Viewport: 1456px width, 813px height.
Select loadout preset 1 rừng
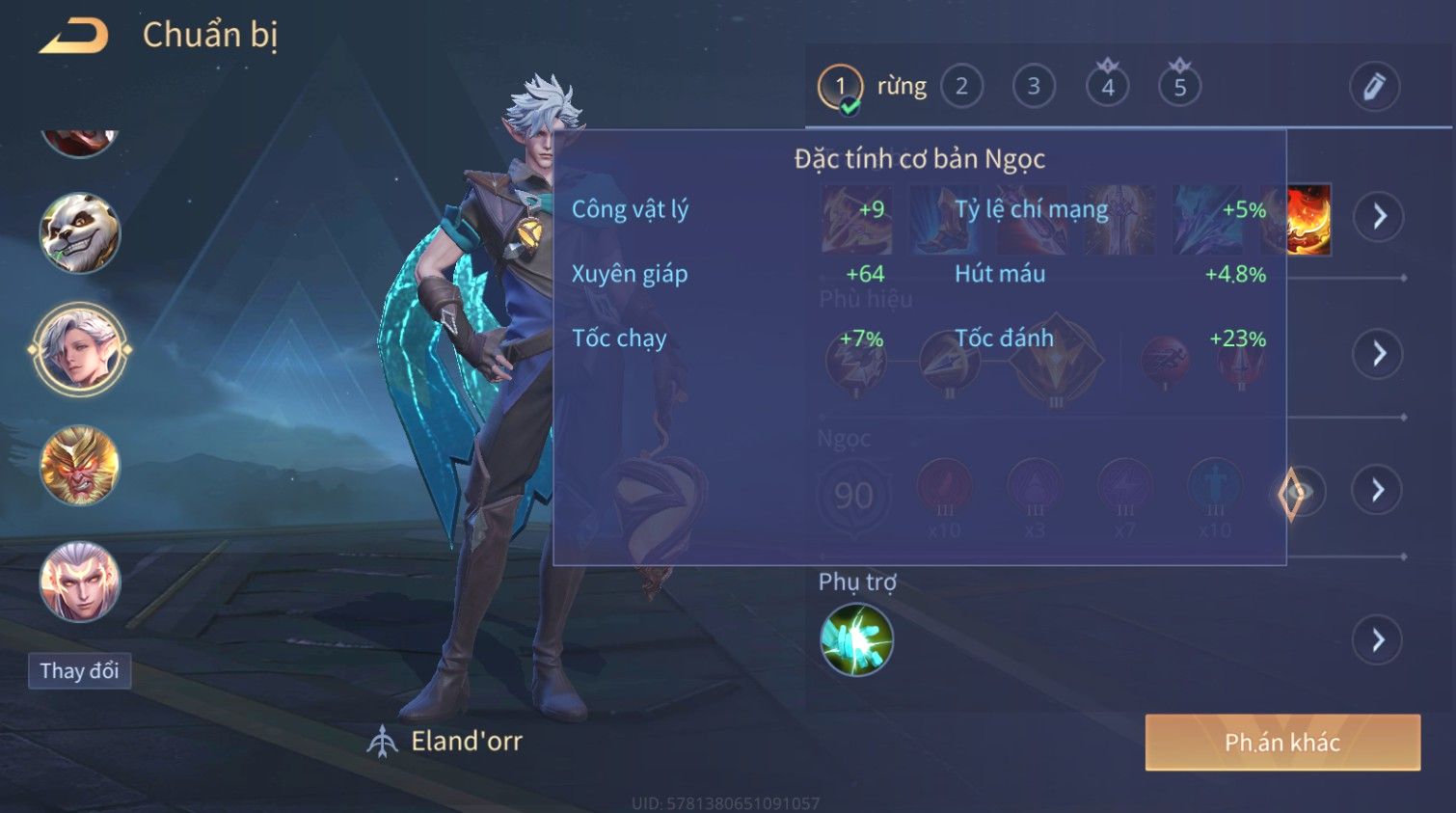coord(841,88)
